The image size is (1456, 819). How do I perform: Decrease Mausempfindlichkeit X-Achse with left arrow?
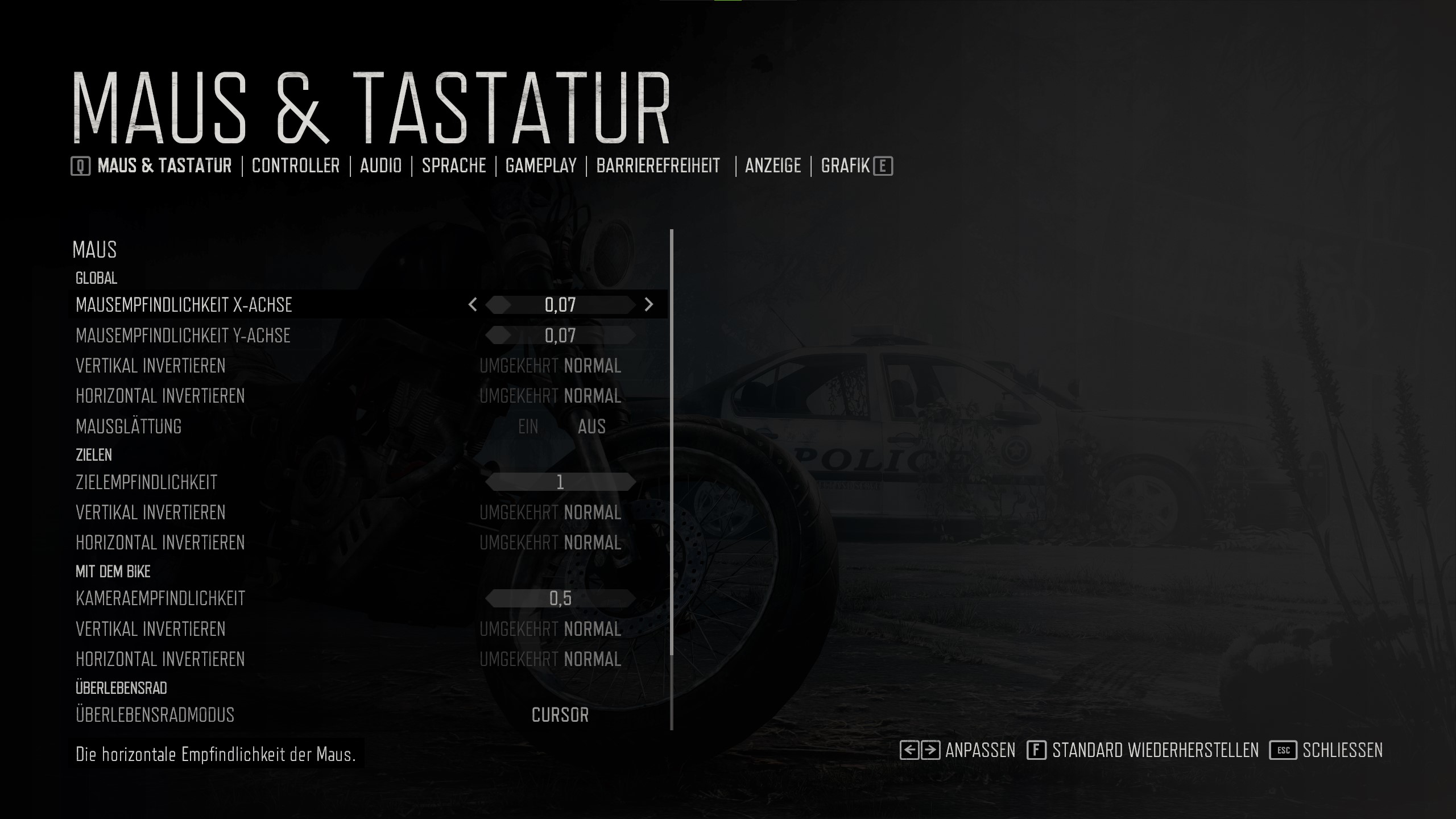coord(473,305)
